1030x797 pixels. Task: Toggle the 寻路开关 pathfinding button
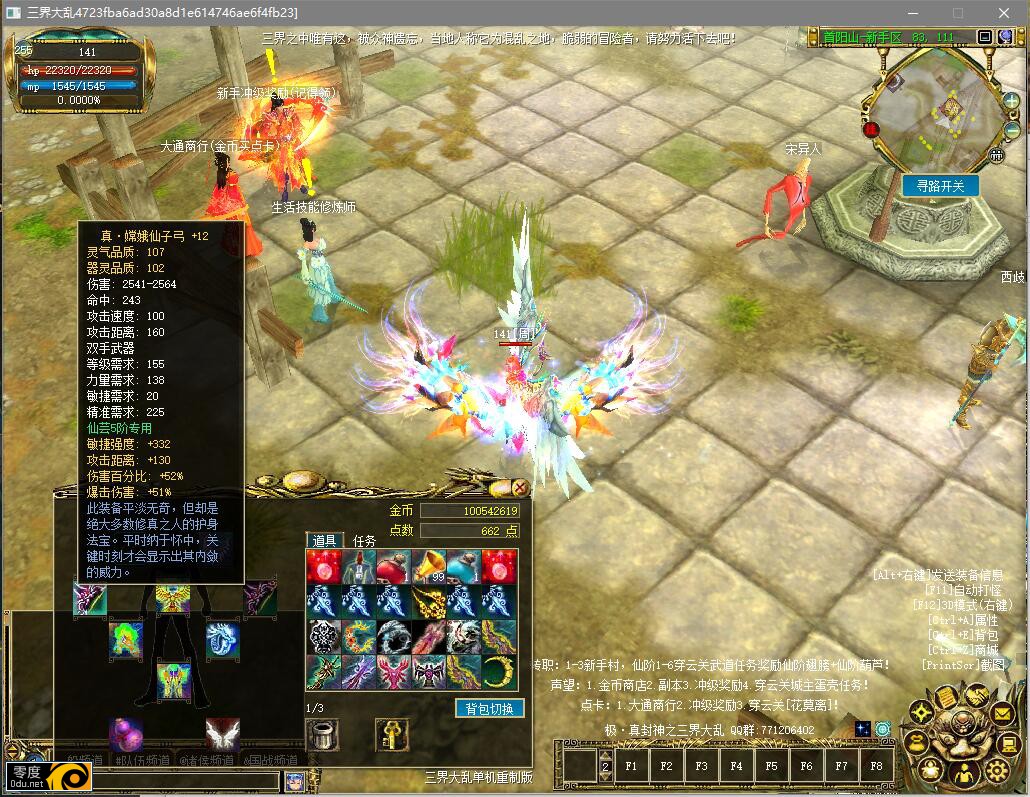tap(940, 186)
